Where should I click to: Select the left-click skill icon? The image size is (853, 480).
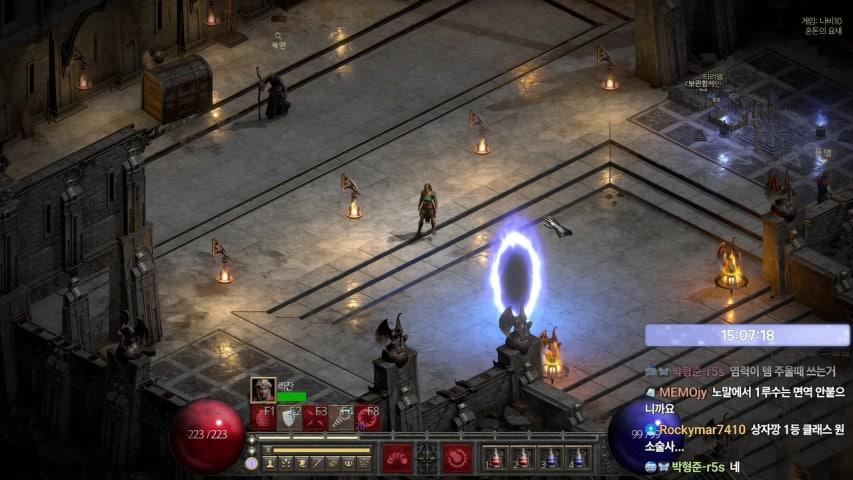click(x=398, y=457)
